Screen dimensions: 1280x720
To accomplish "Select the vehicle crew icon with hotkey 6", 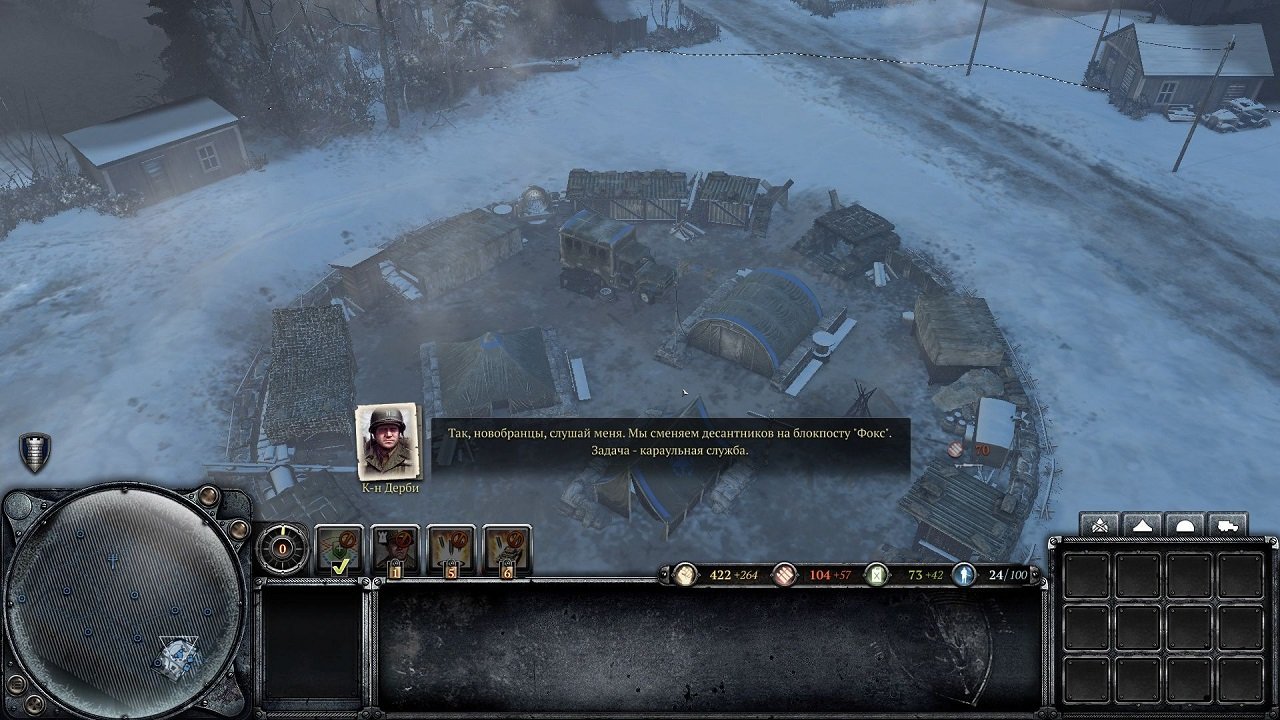I will [509, 548].
